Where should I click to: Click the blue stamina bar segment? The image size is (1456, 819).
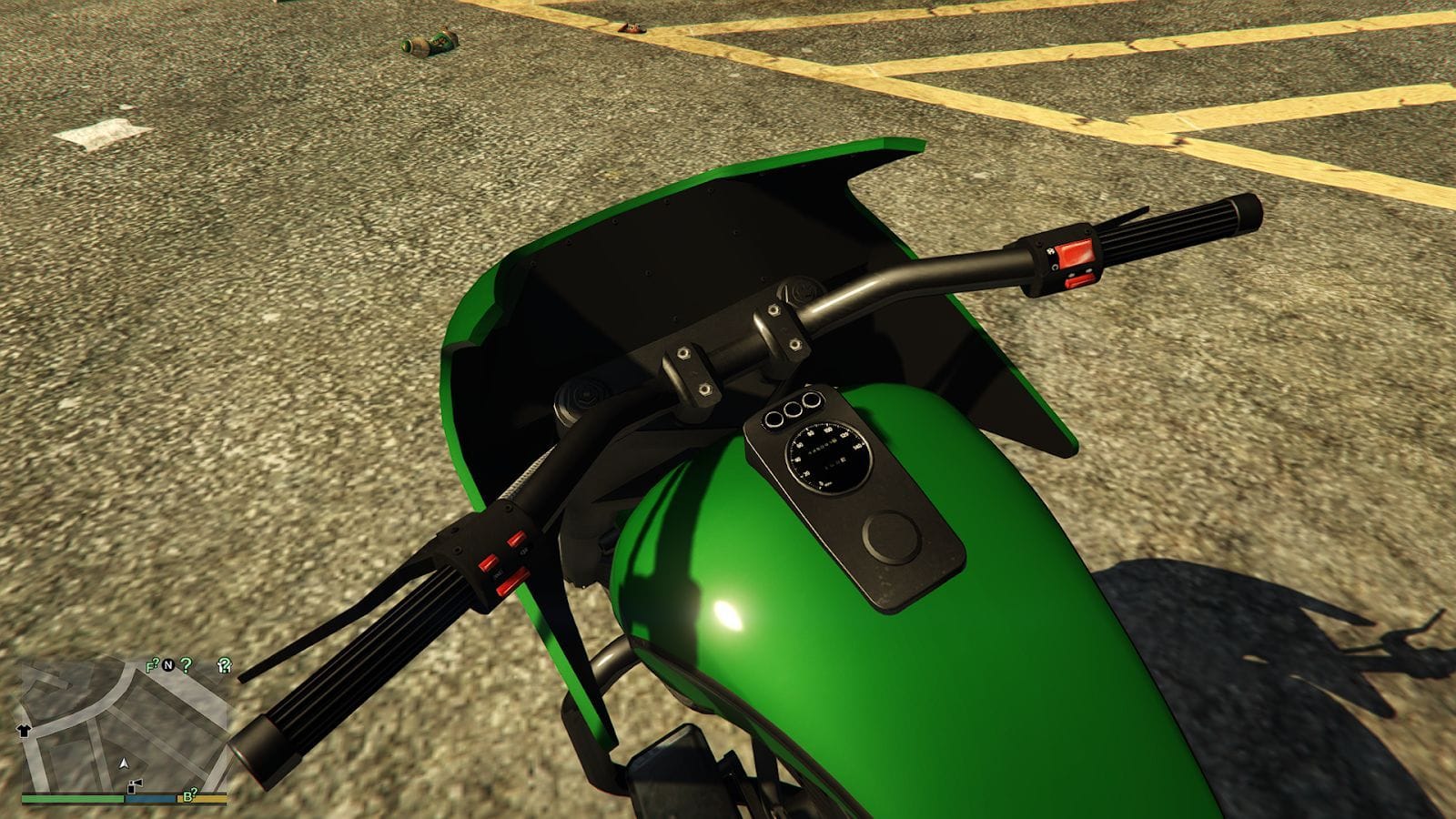point(149,799)
